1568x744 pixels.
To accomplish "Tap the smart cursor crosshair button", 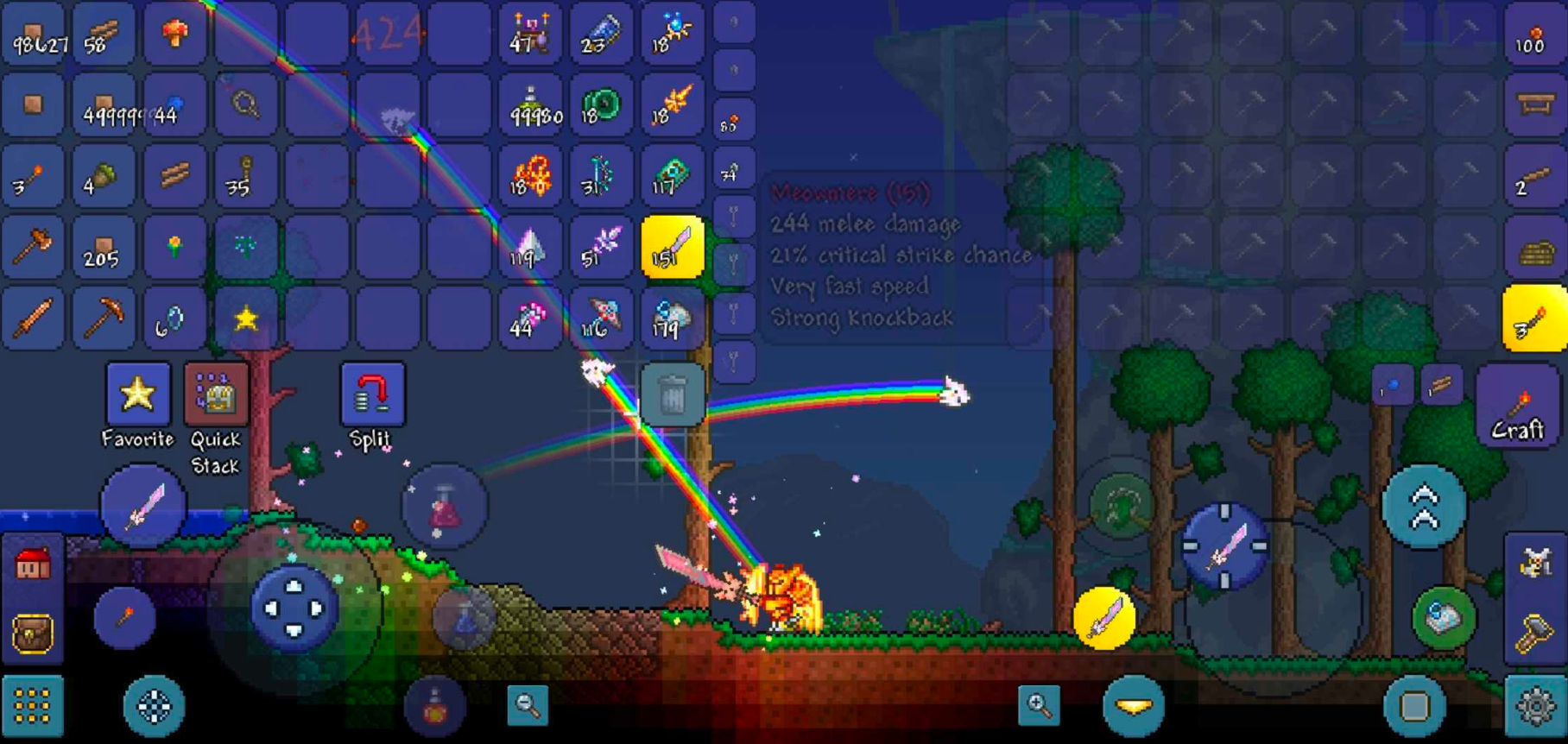I will tap(155, 707).
